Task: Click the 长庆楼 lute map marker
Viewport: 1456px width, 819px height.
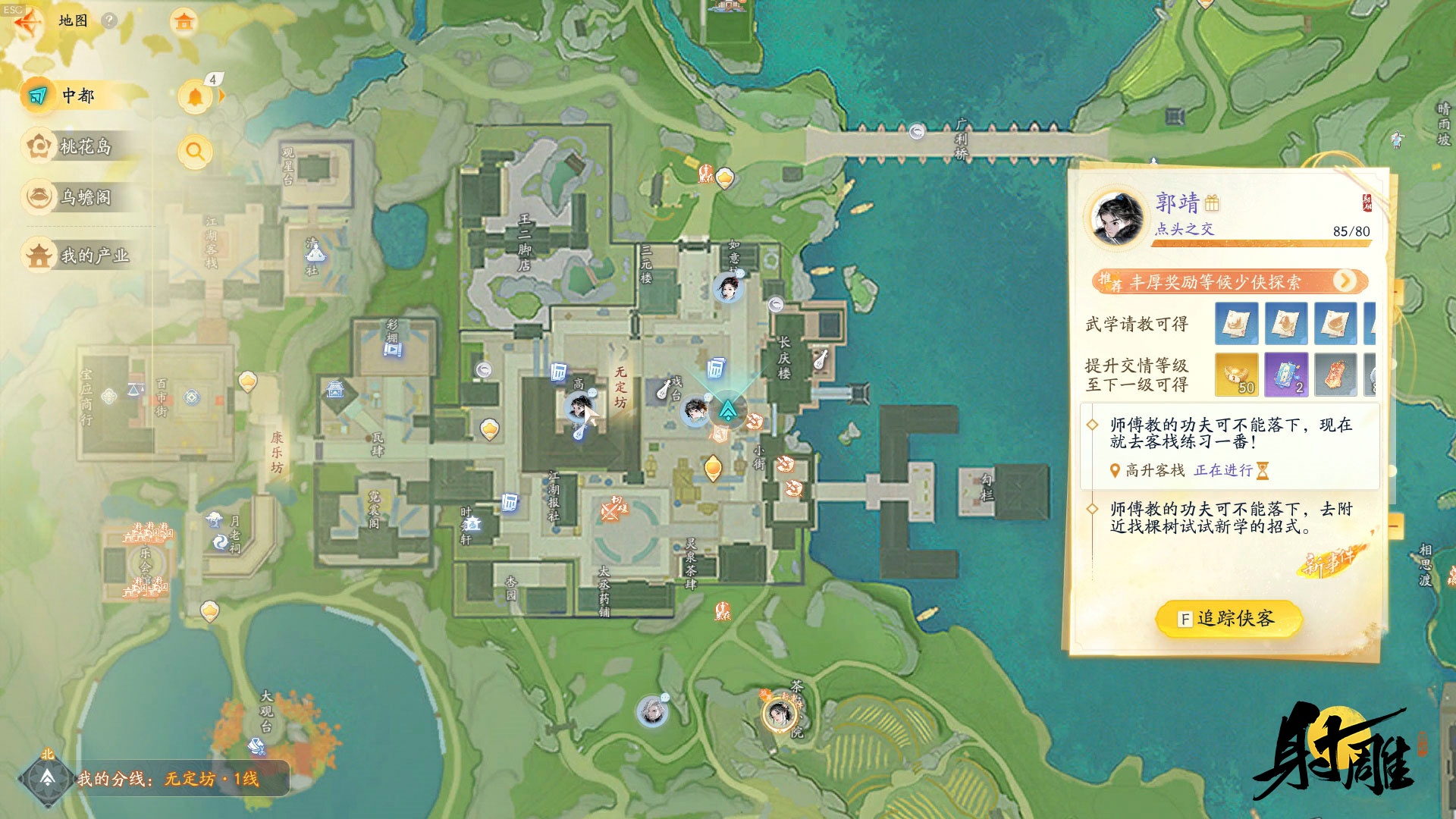Action: click(821, 359)
